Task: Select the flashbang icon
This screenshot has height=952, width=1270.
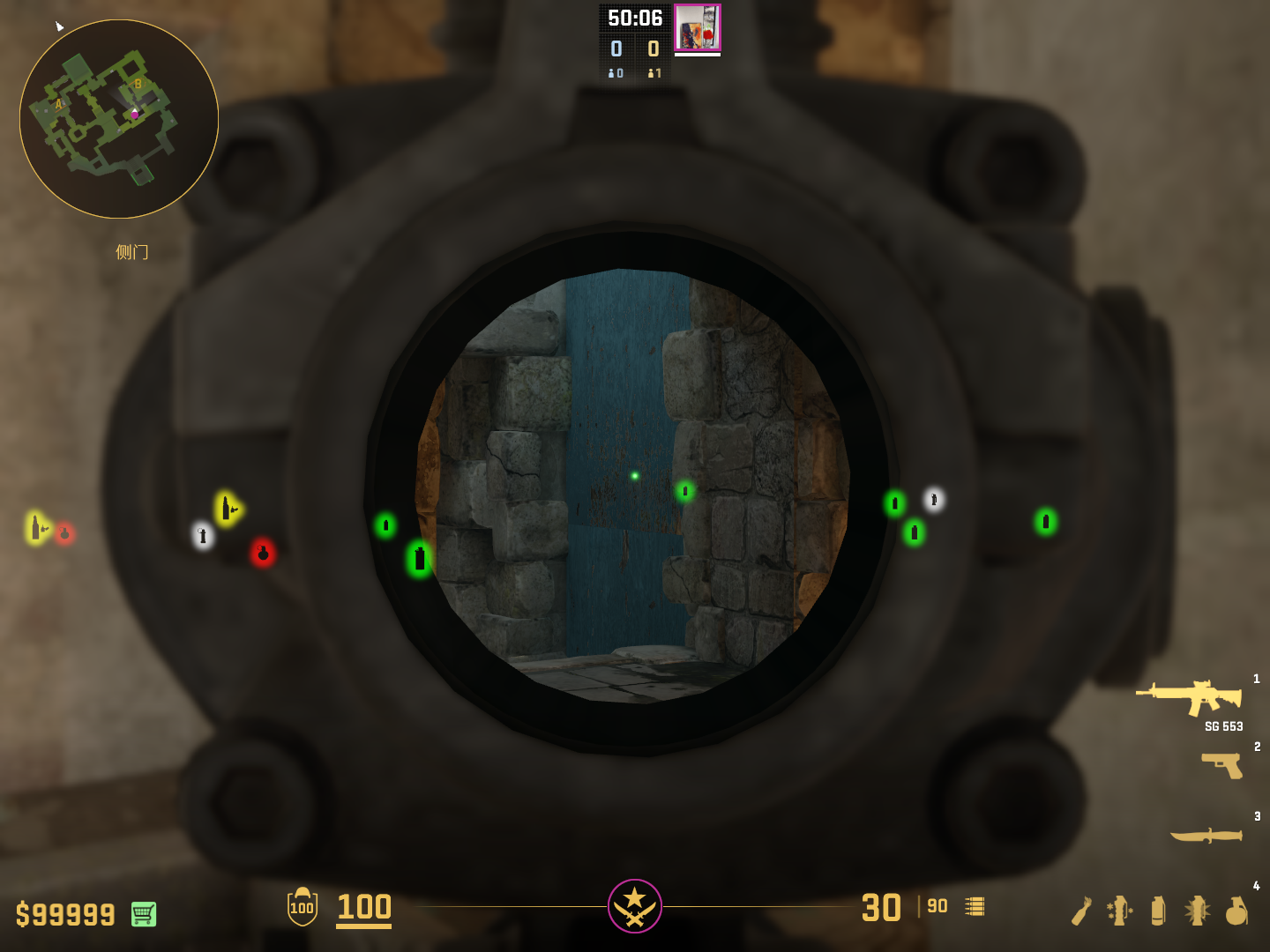Action: click(1197, 911)
